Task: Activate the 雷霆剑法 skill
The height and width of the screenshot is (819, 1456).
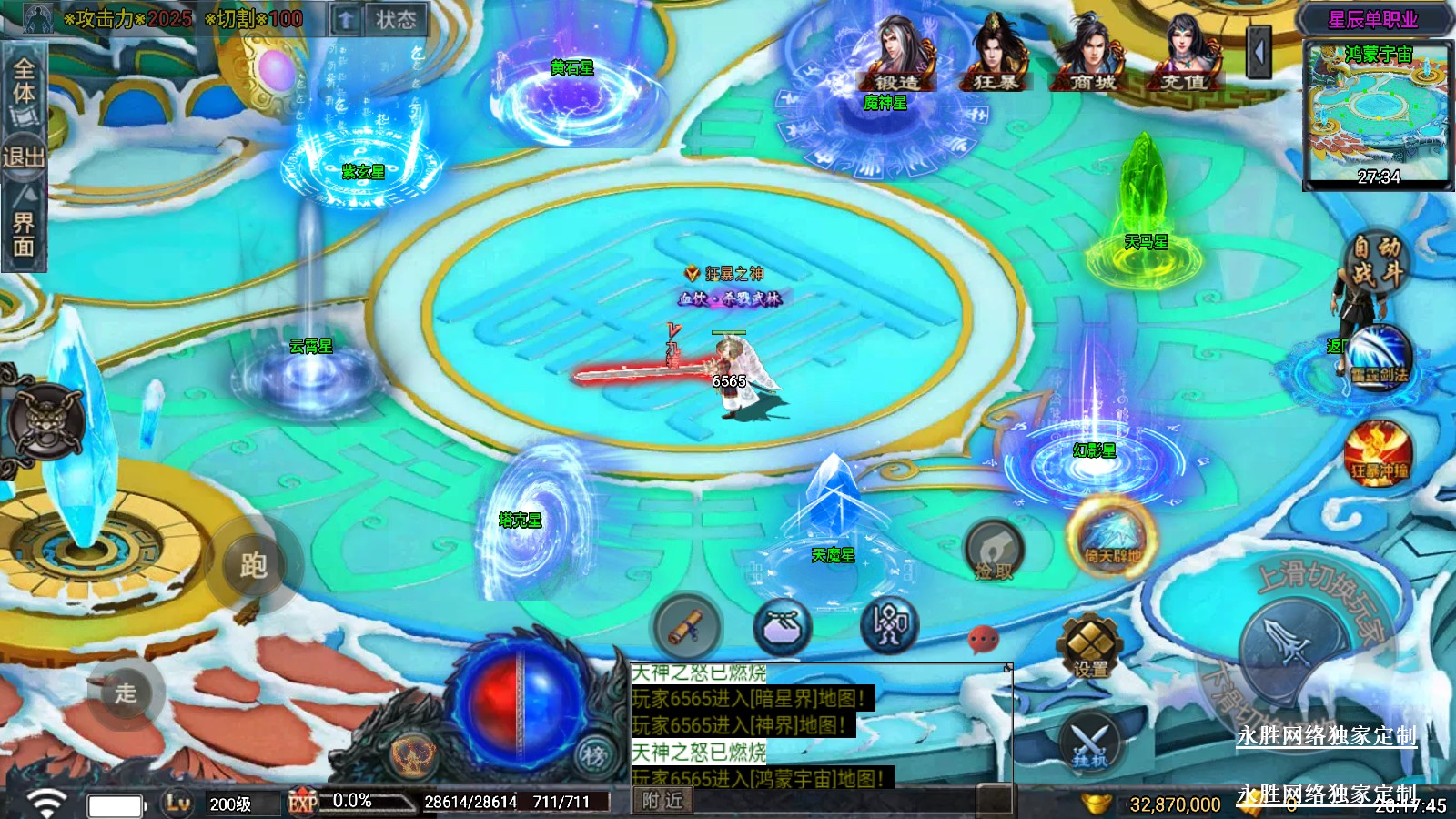Action: [1380, 357]
